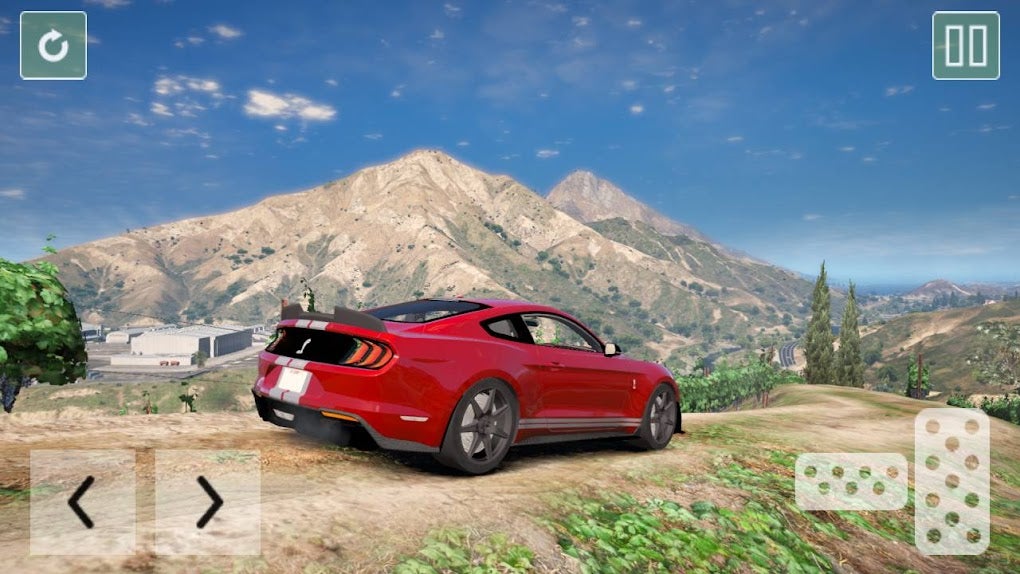Tap the restart arrow button

tap(53, 45)
